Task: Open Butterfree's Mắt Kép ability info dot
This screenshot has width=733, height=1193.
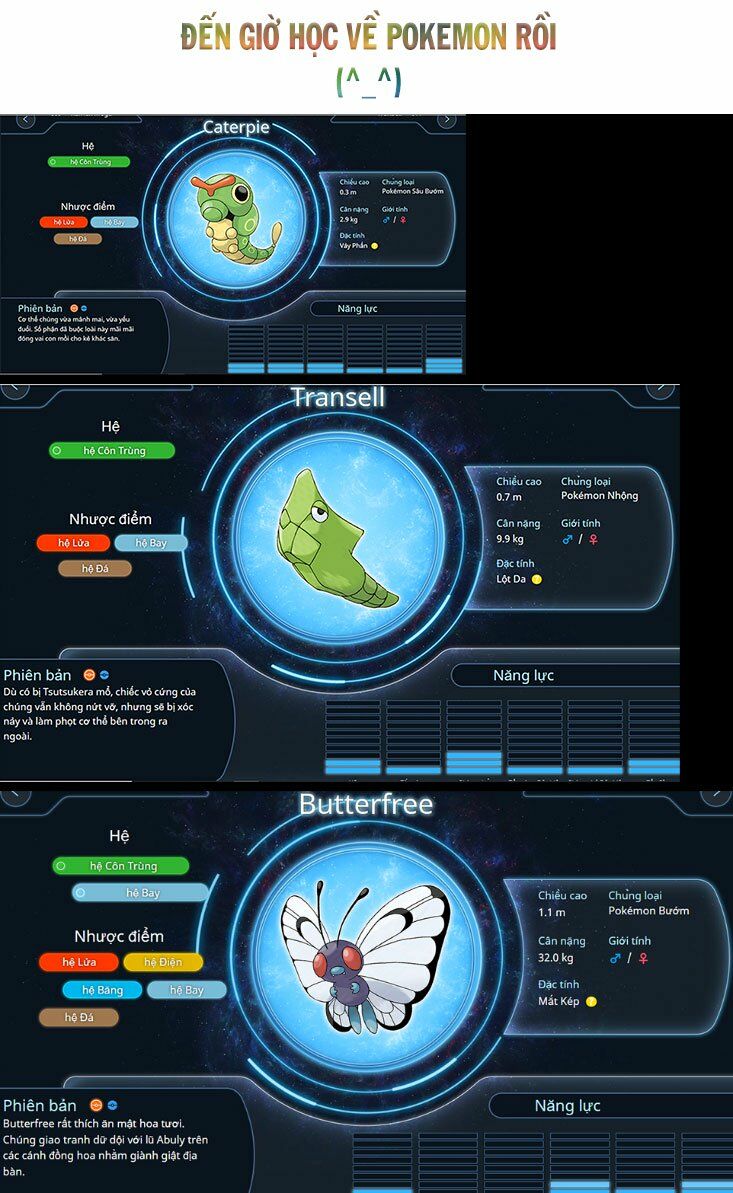Action: pyautogui.click(x=591, y=1001)
